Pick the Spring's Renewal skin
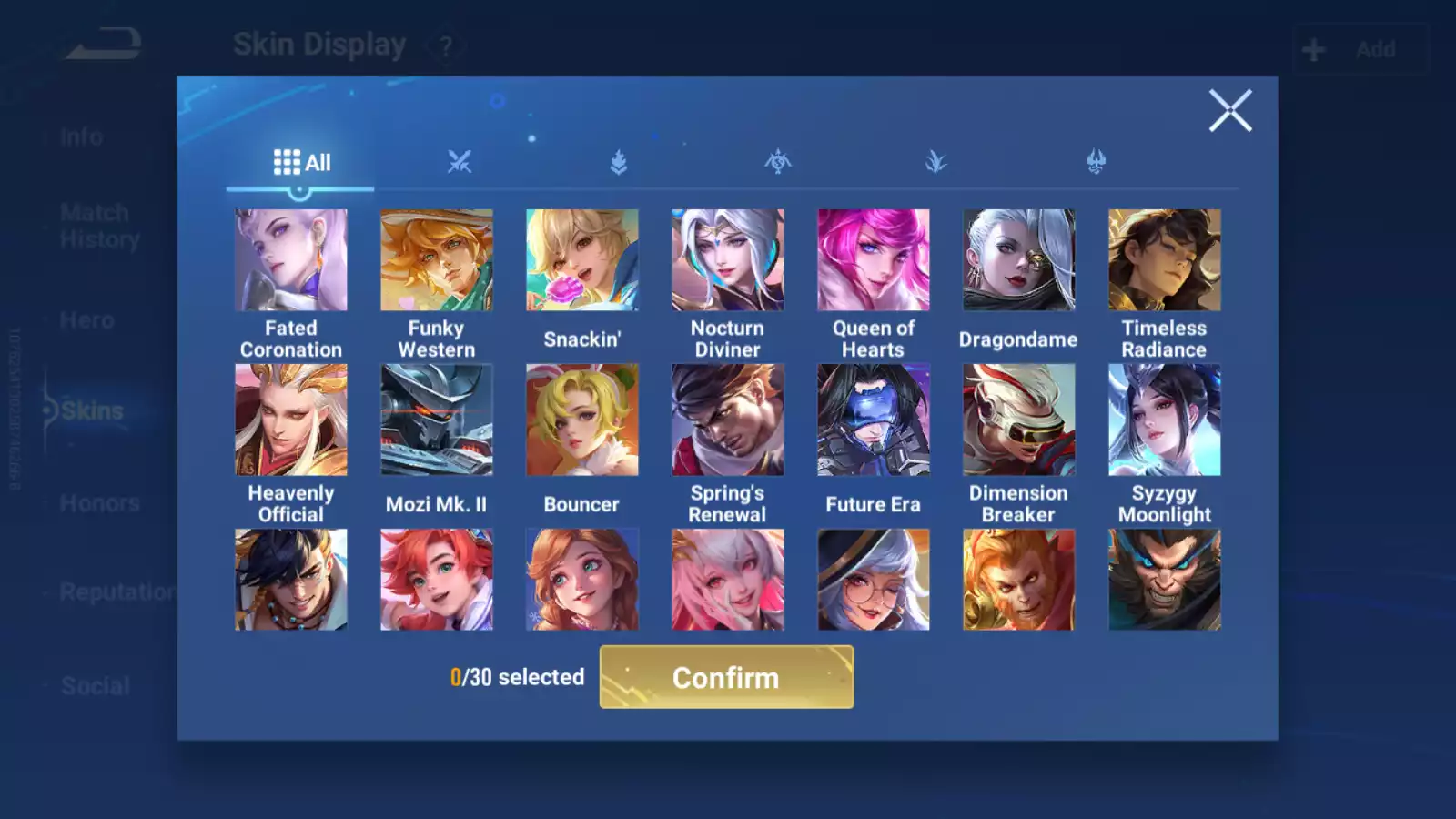The width and height of the screenshot is (1456, 819). [x=727, y=420]
